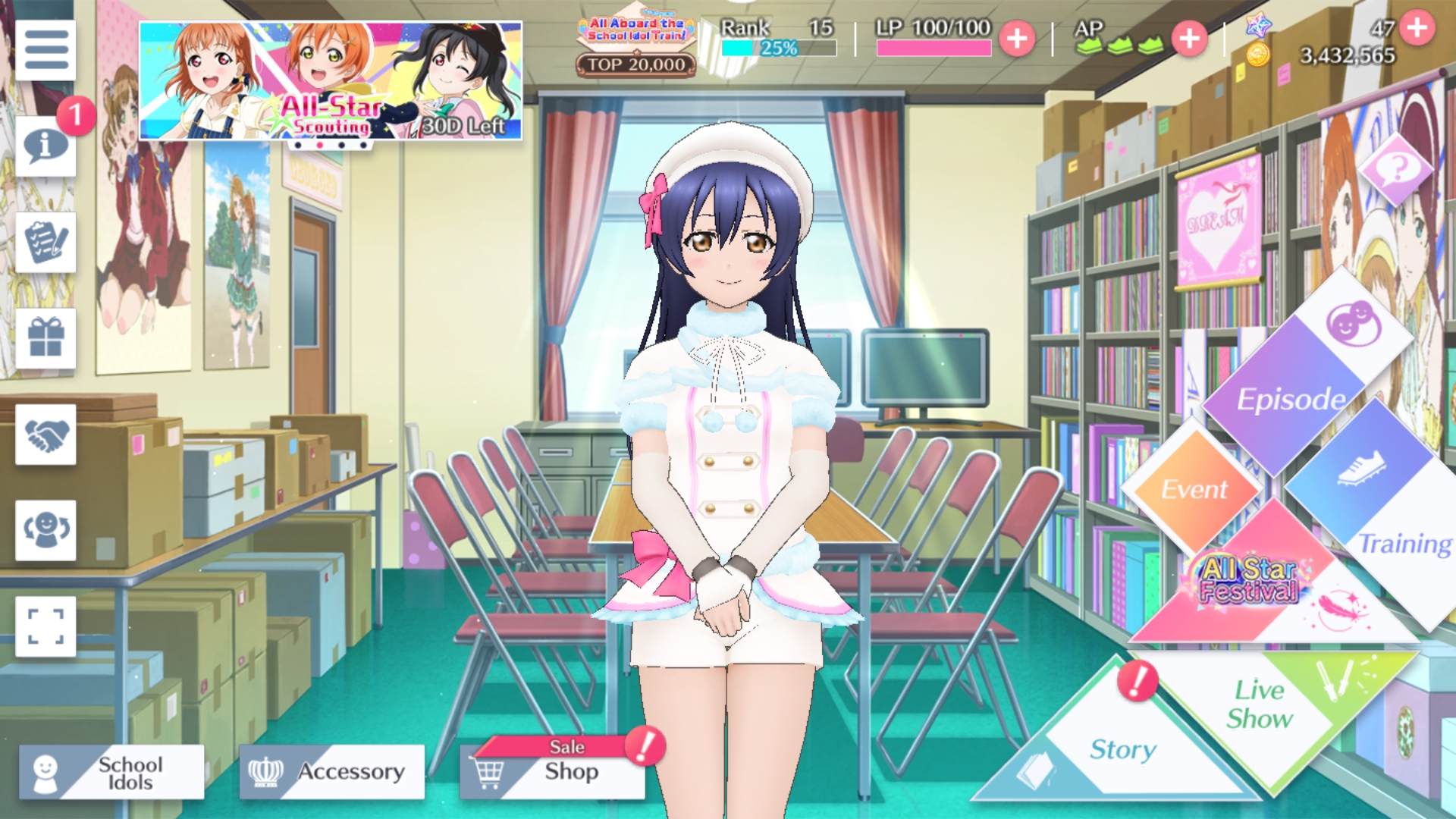Screen dimensions: 1456x819
Task: Open the School Idols menu
Action: [x=111, y=772]
